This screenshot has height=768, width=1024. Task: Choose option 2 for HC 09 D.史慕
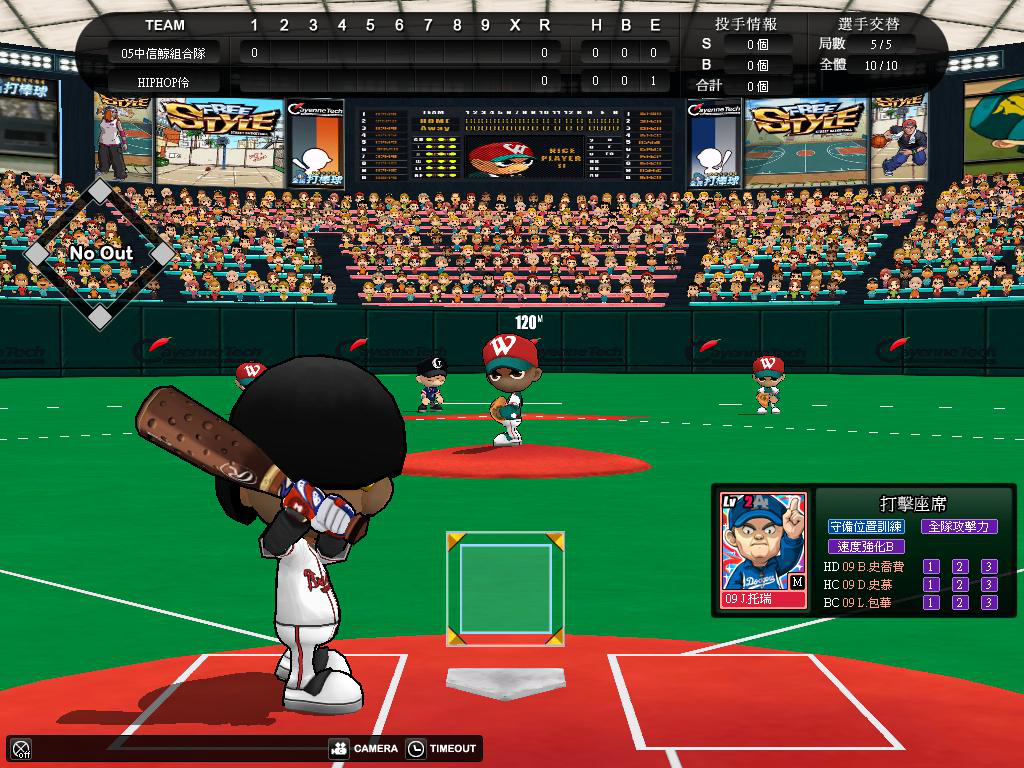tap(960, 585)
